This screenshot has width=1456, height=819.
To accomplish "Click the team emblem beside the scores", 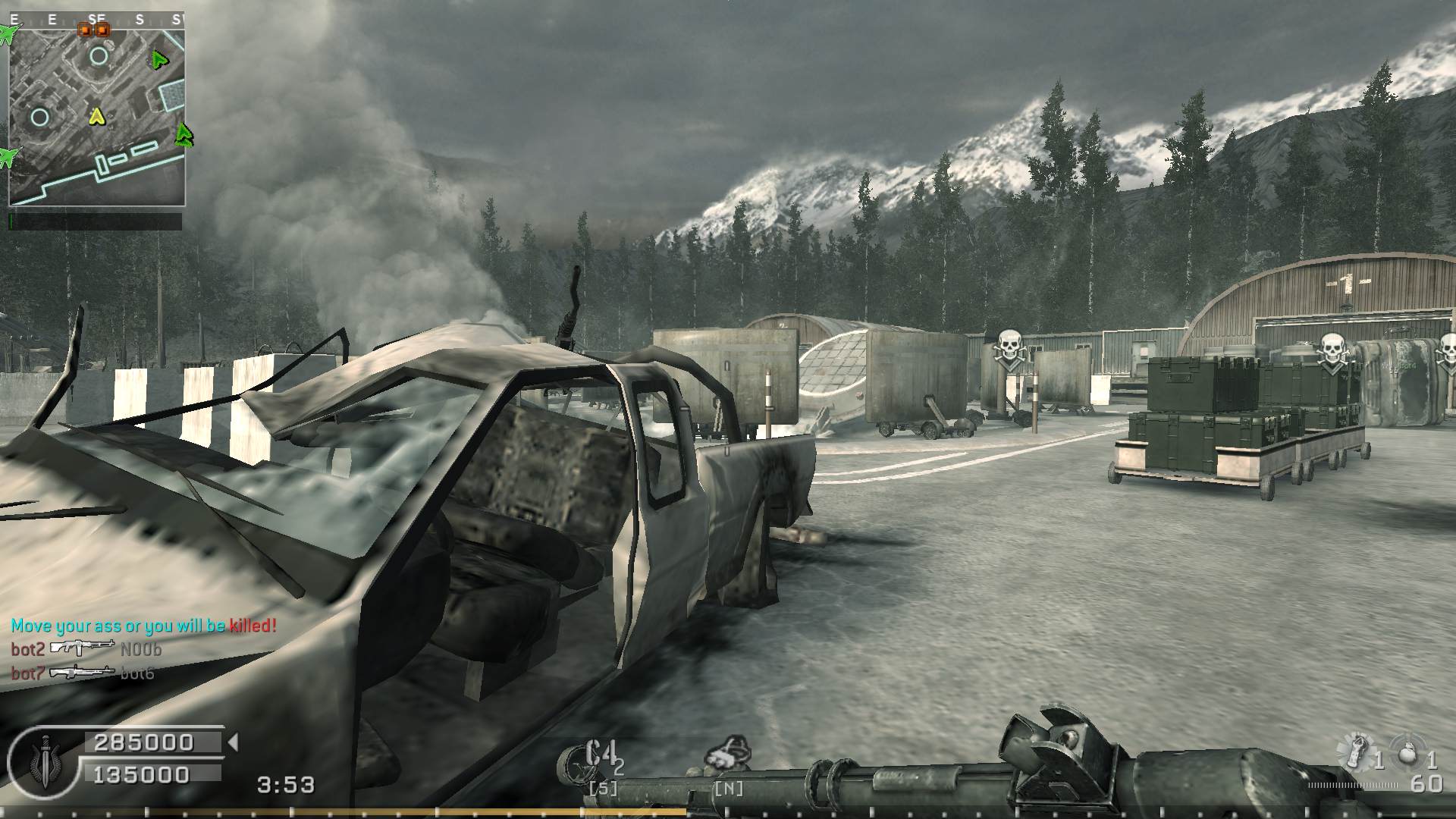I will point(45,759).
